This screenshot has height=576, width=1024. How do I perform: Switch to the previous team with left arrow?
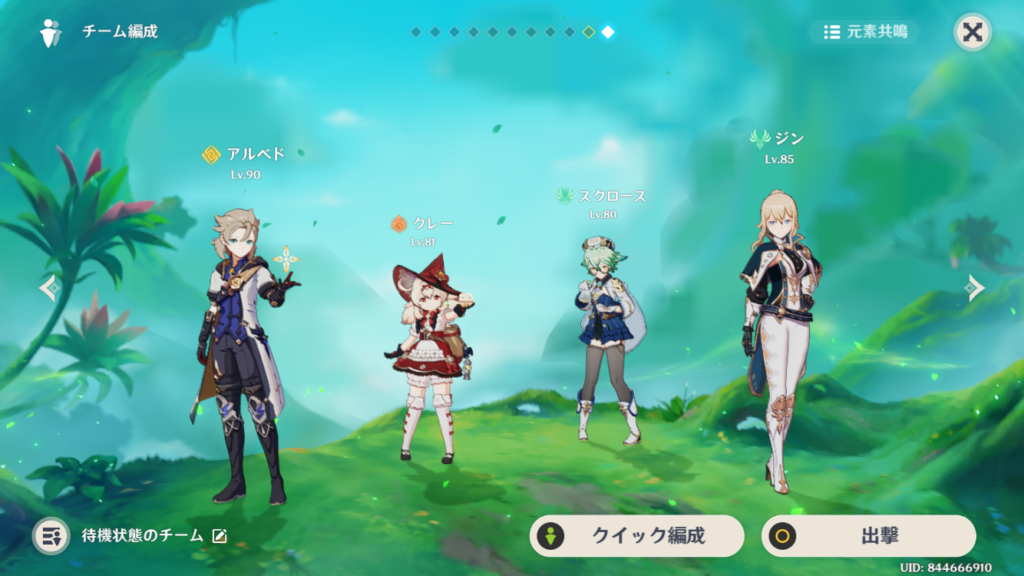pyautogui.click(x=49, y=288)
